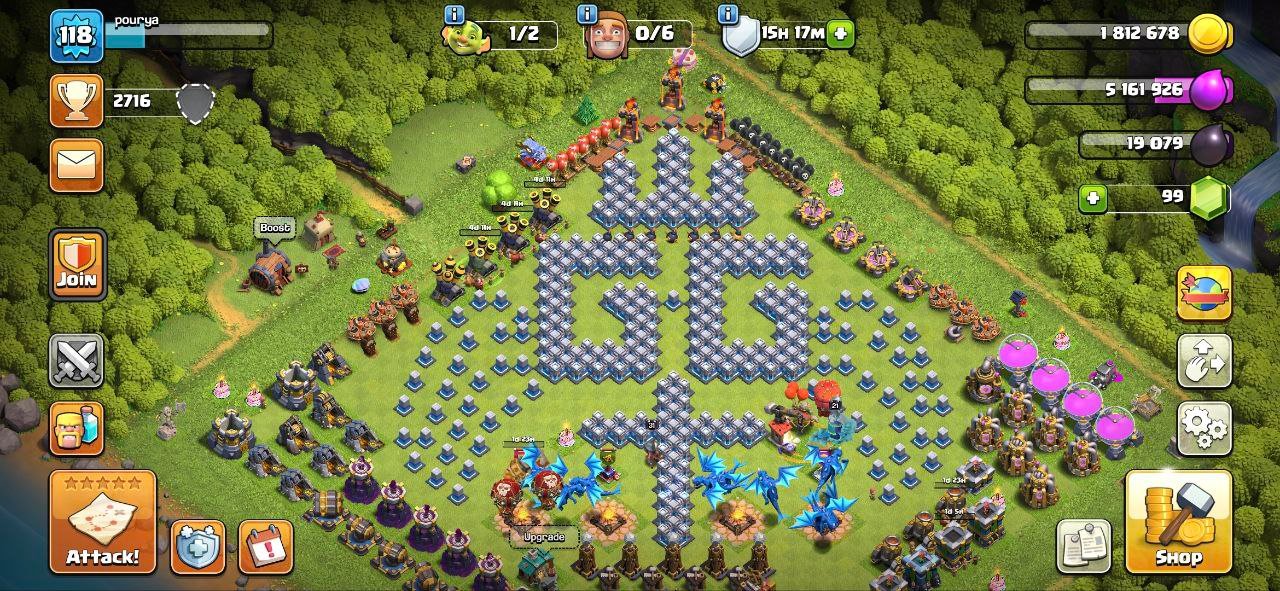Add shield time with green plus
Viewport: 1280px width, 591px height.
(840, 33)
